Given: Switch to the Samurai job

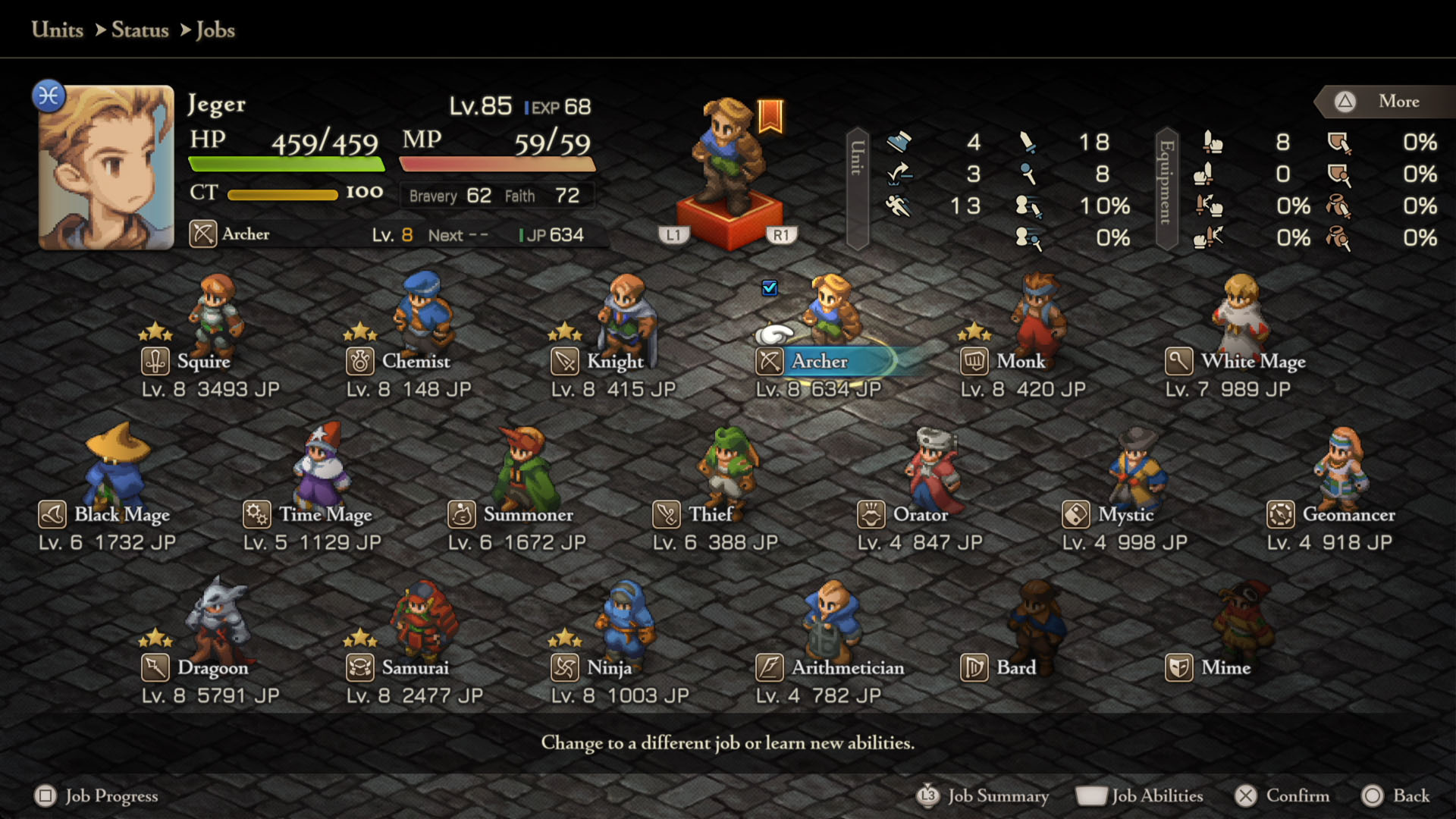Looking at the screenshot, I should pyautogui.click(x=415, y=668).
